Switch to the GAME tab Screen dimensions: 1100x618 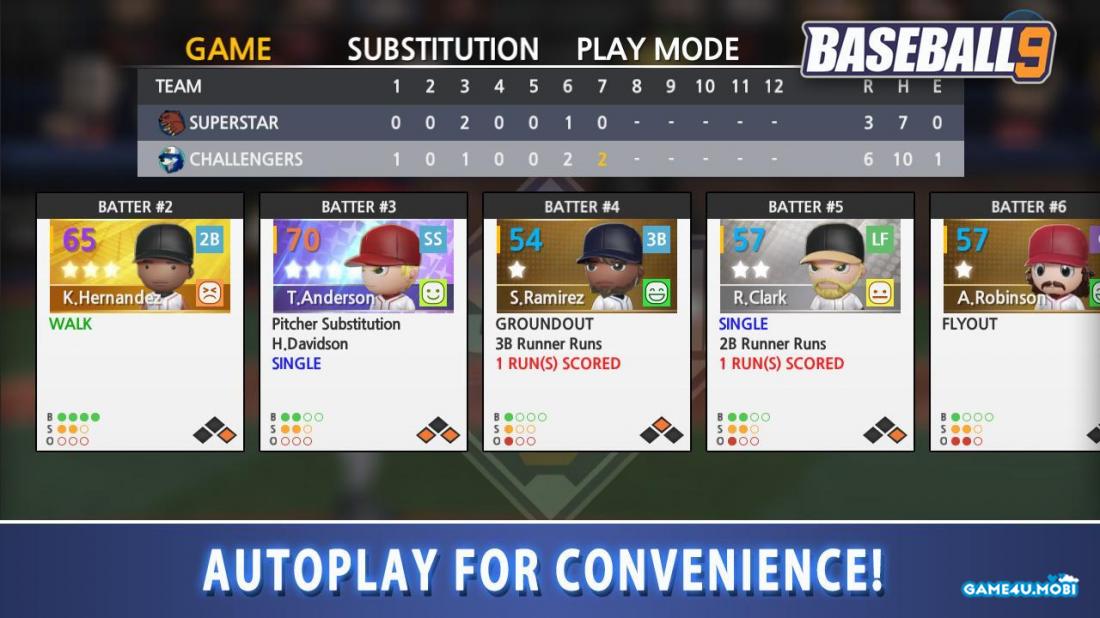pos(228,49)
